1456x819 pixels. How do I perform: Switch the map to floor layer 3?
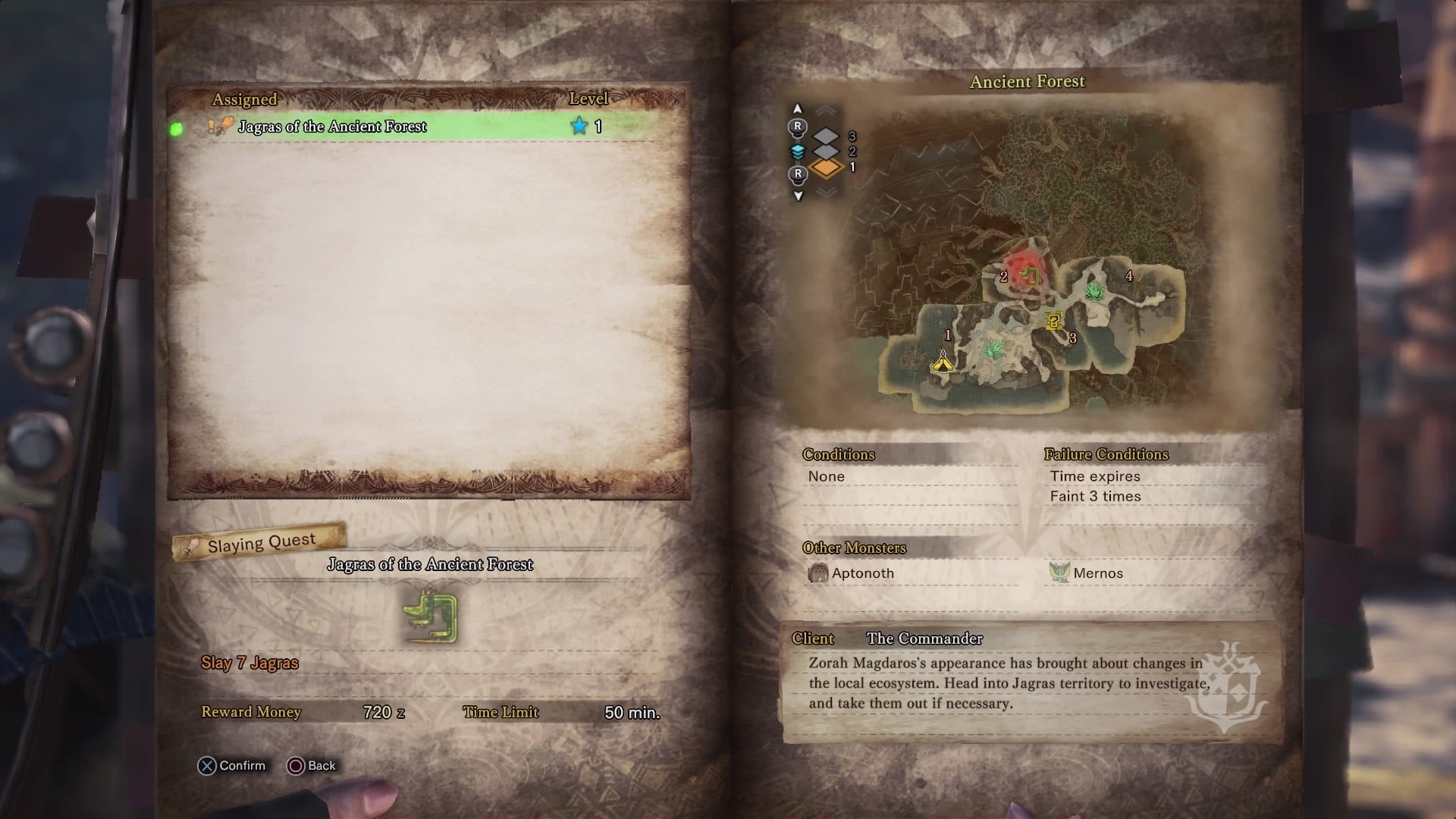click(827, 136)
